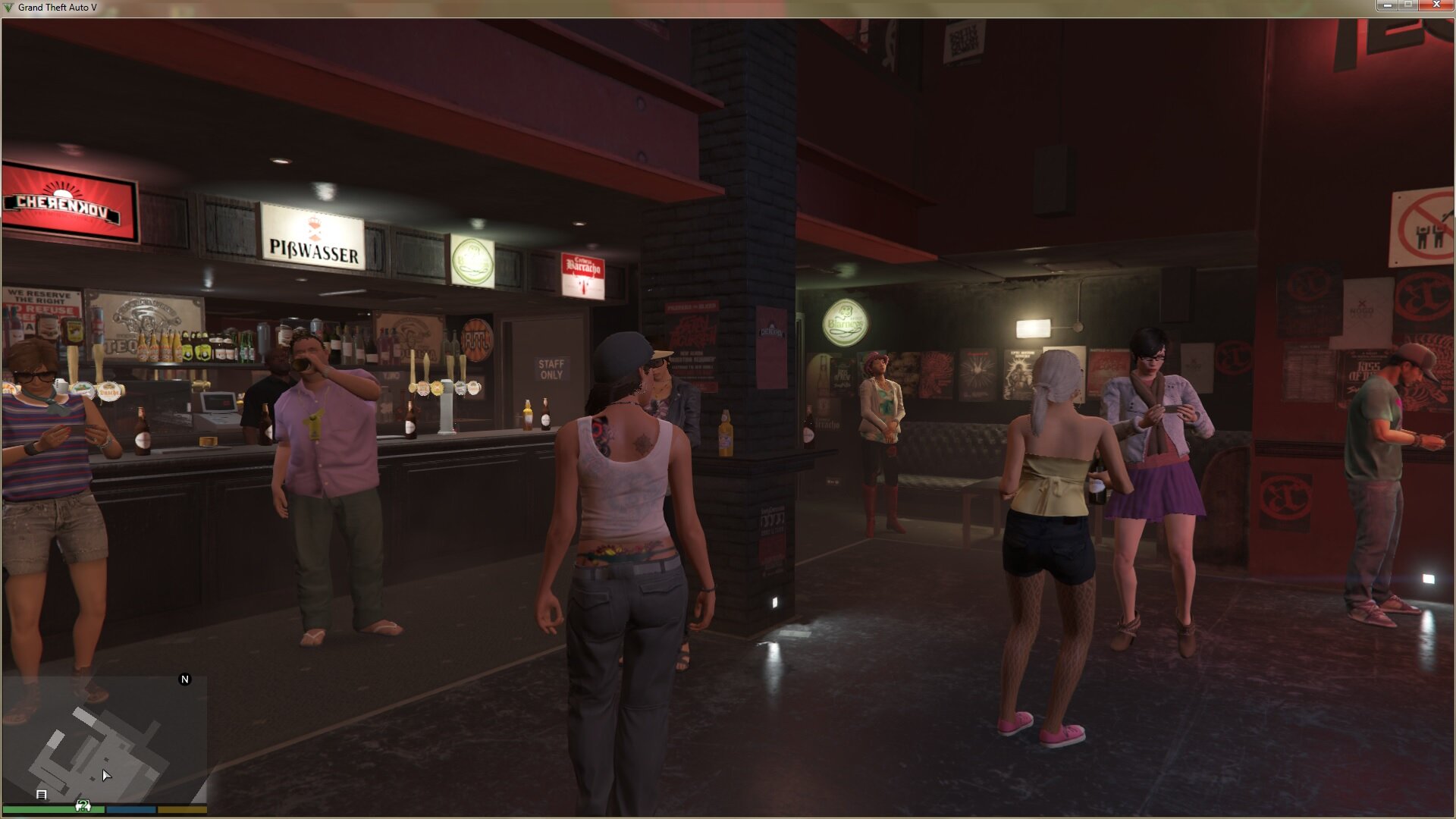
Task: Close the Grand Theft Auto V window
Action: point(1436,5)
